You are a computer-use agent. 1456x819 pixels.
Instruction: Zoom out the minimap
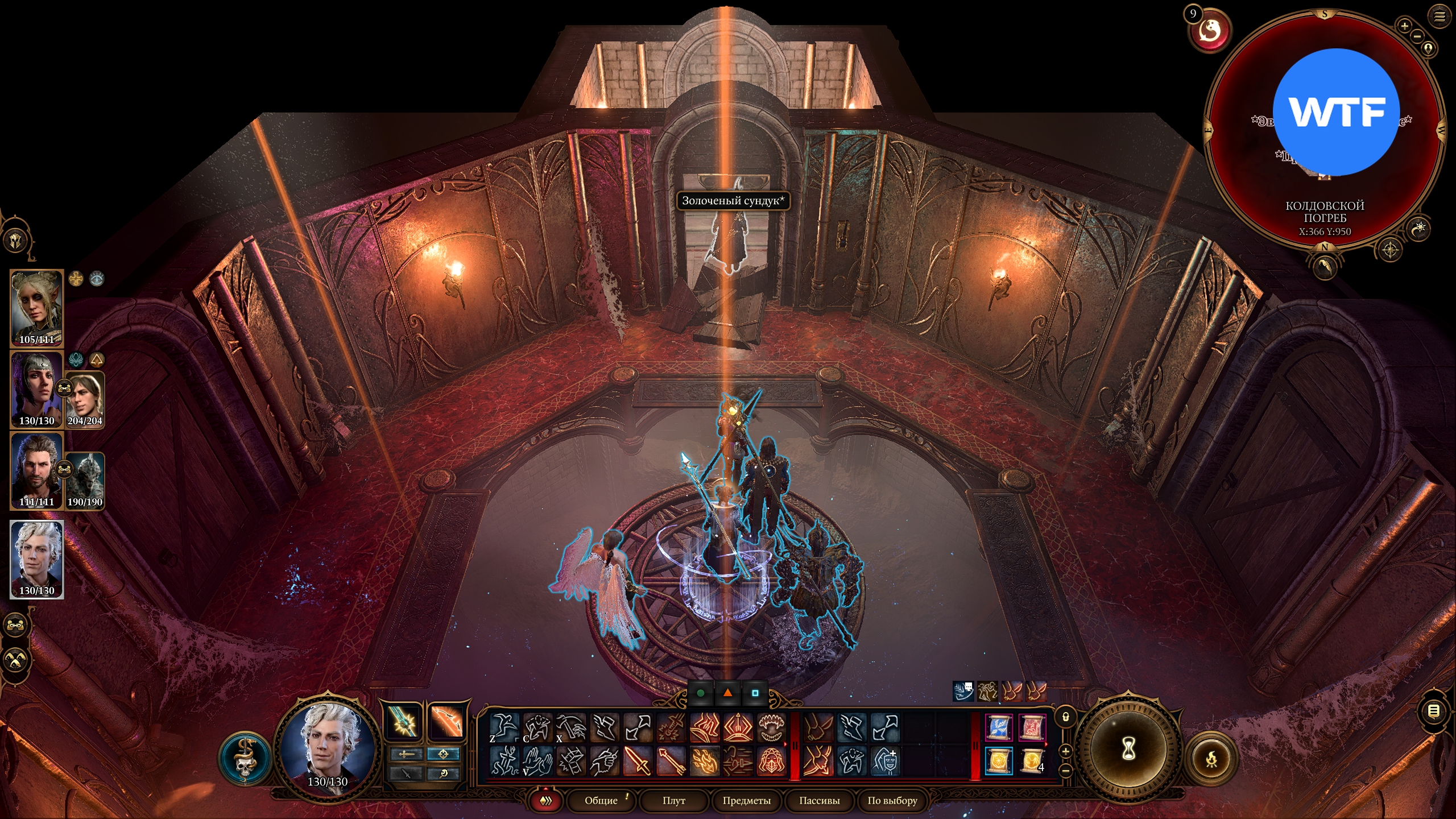[x=1417, y=37]
